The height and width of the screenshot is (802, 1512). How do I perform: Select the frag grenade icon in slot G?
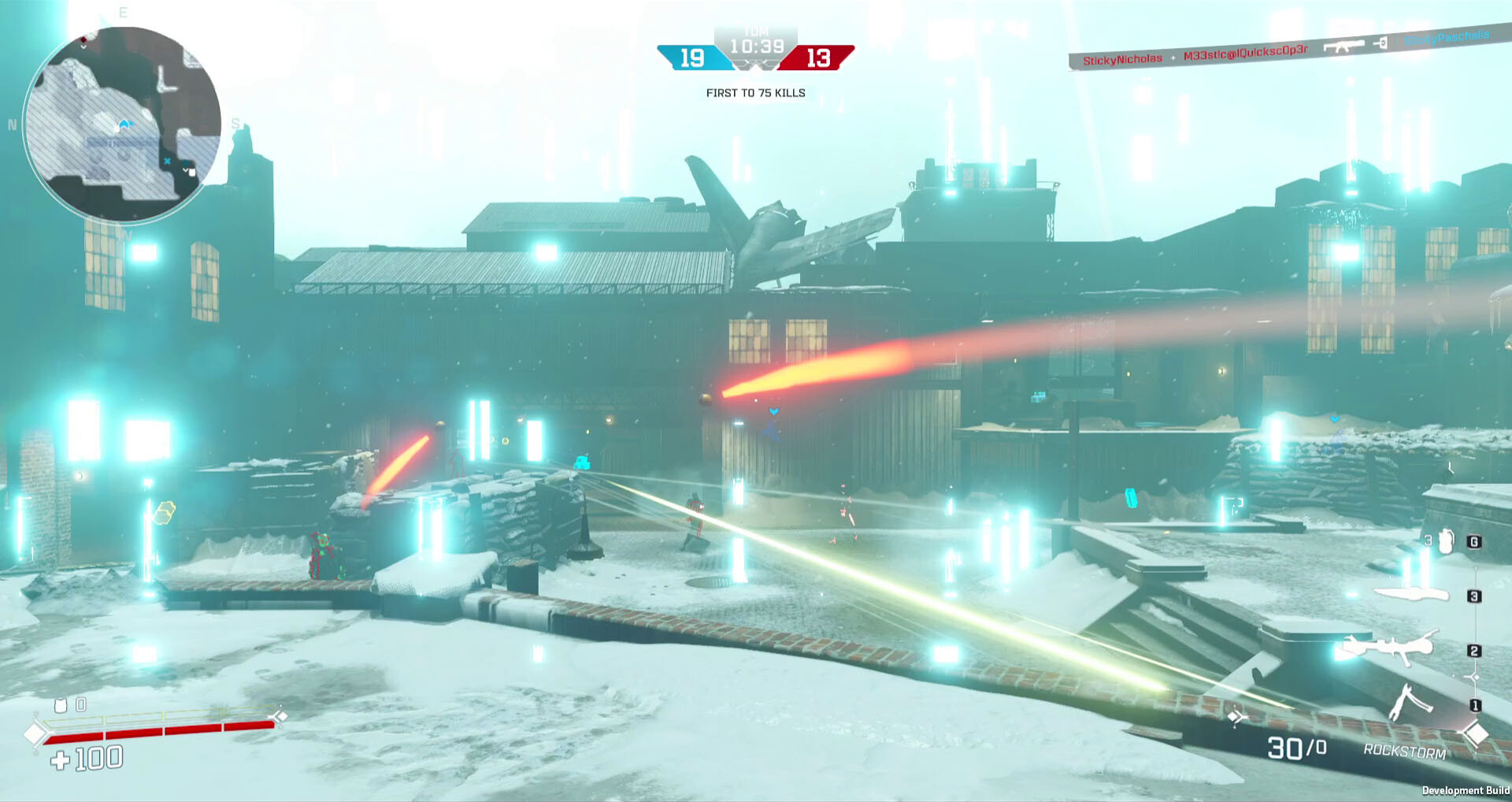click(1446, 541)
